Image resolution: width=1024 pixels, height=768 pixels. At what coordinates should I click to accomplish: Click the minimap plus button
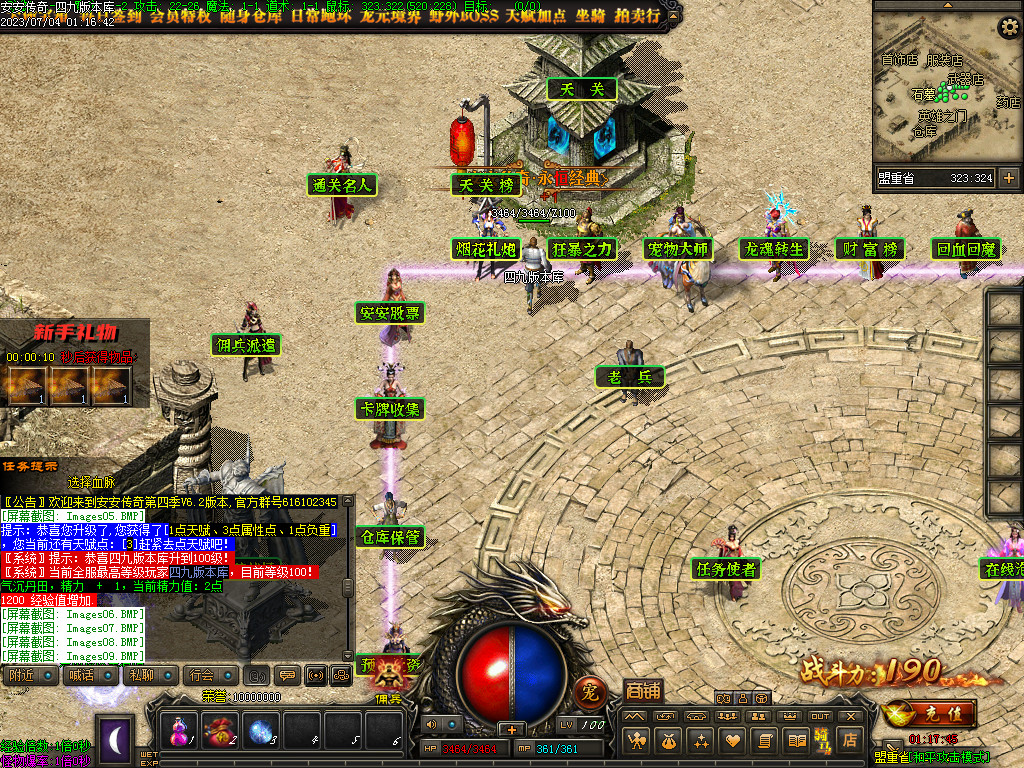pyautogui.click(x=1008, y=178)
